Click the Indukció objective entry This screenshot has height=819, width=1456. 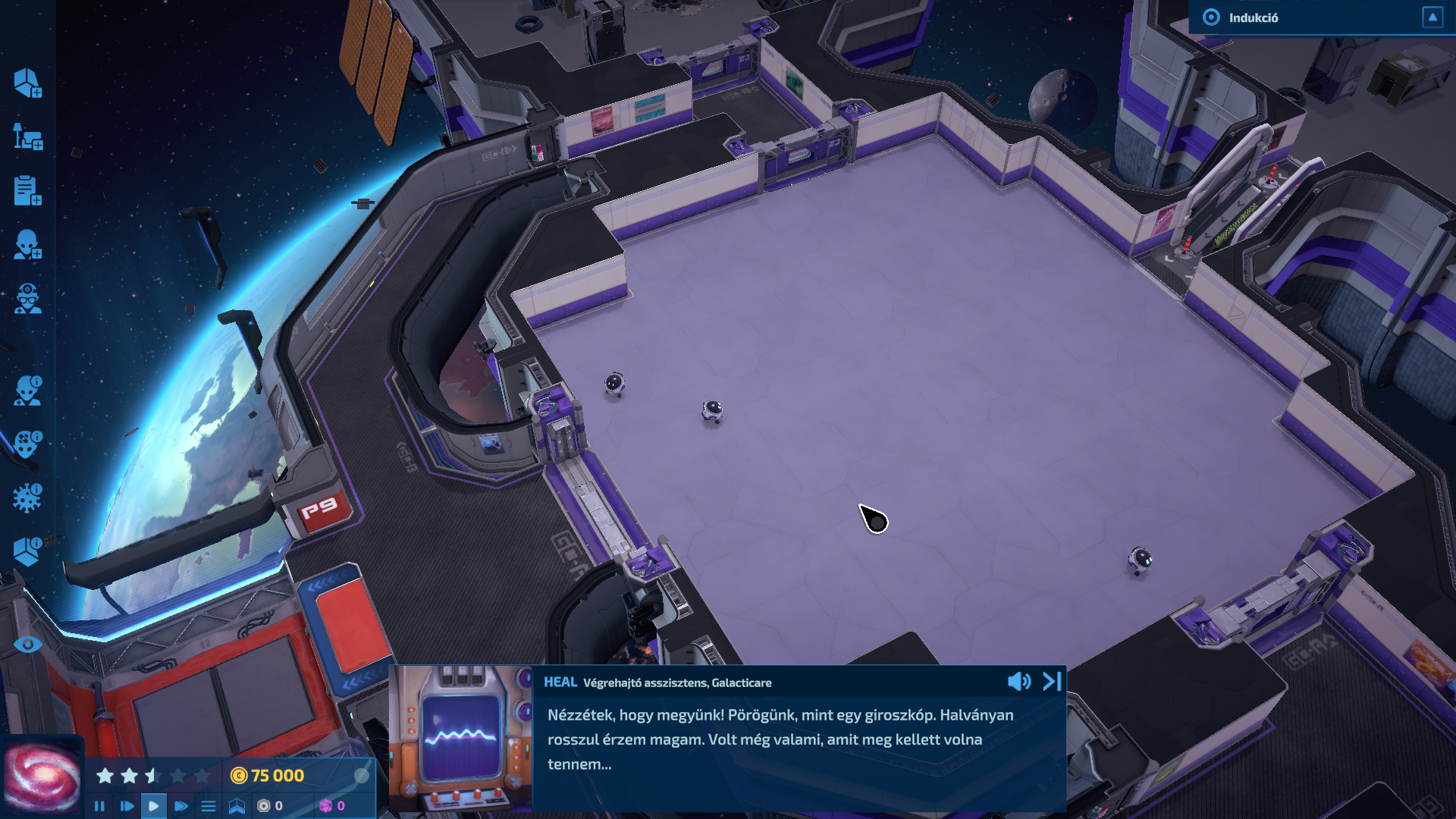coord(1253,17)
